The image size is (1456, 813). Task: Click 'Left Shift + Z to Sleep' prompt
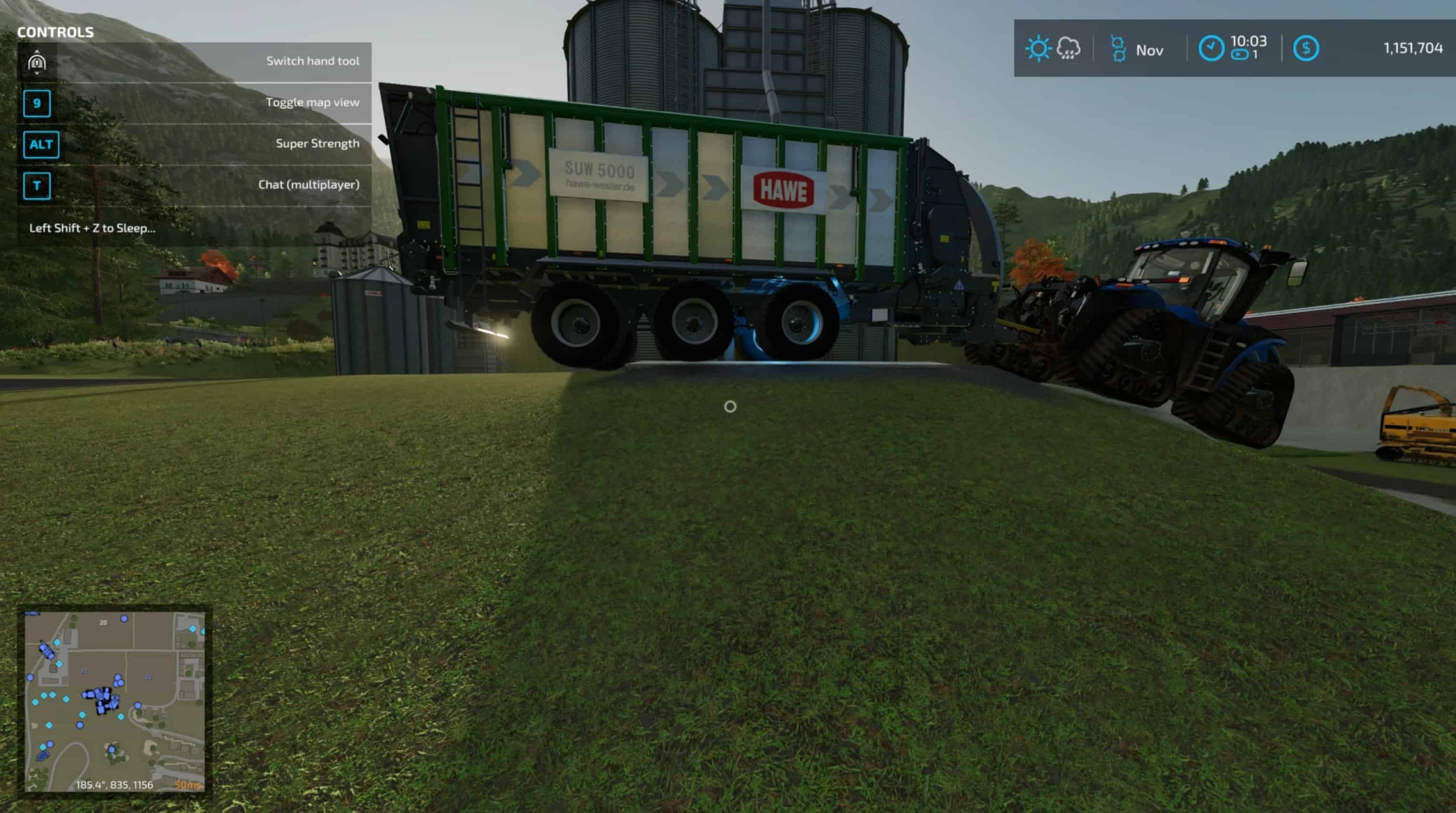92,229
